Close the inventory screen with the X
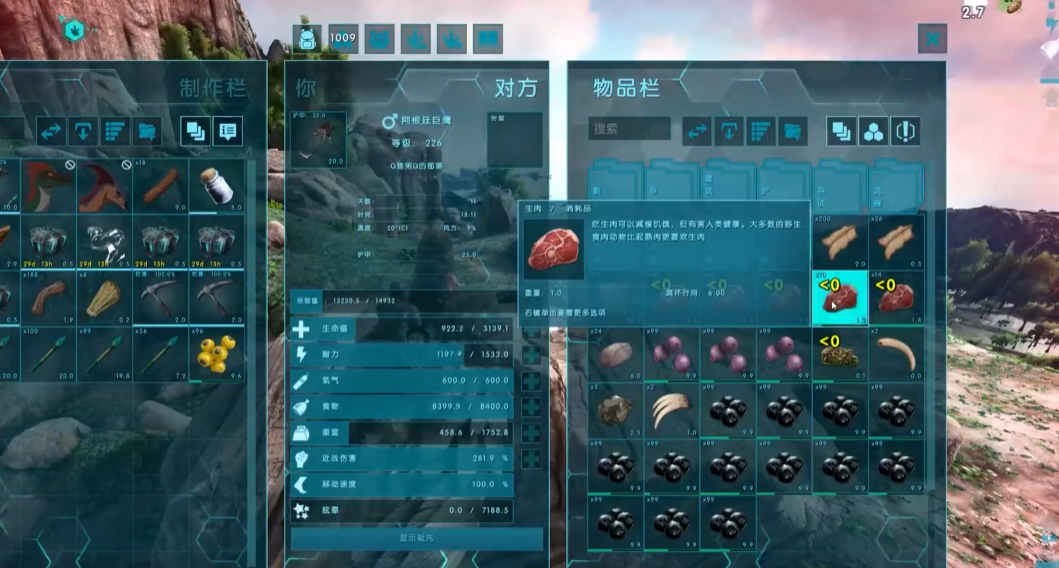This screenshot has height=568, width=1059. pos(932,39)
